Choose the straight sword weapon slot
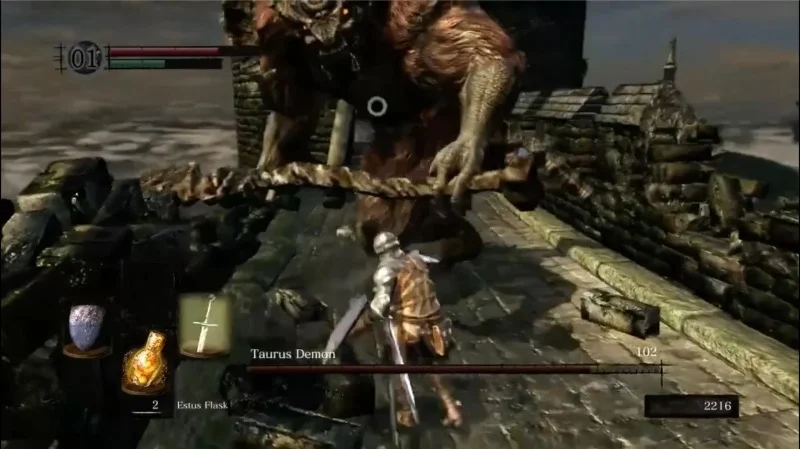The height and width of the screenshot is (449, 800). tap(204, 324)
